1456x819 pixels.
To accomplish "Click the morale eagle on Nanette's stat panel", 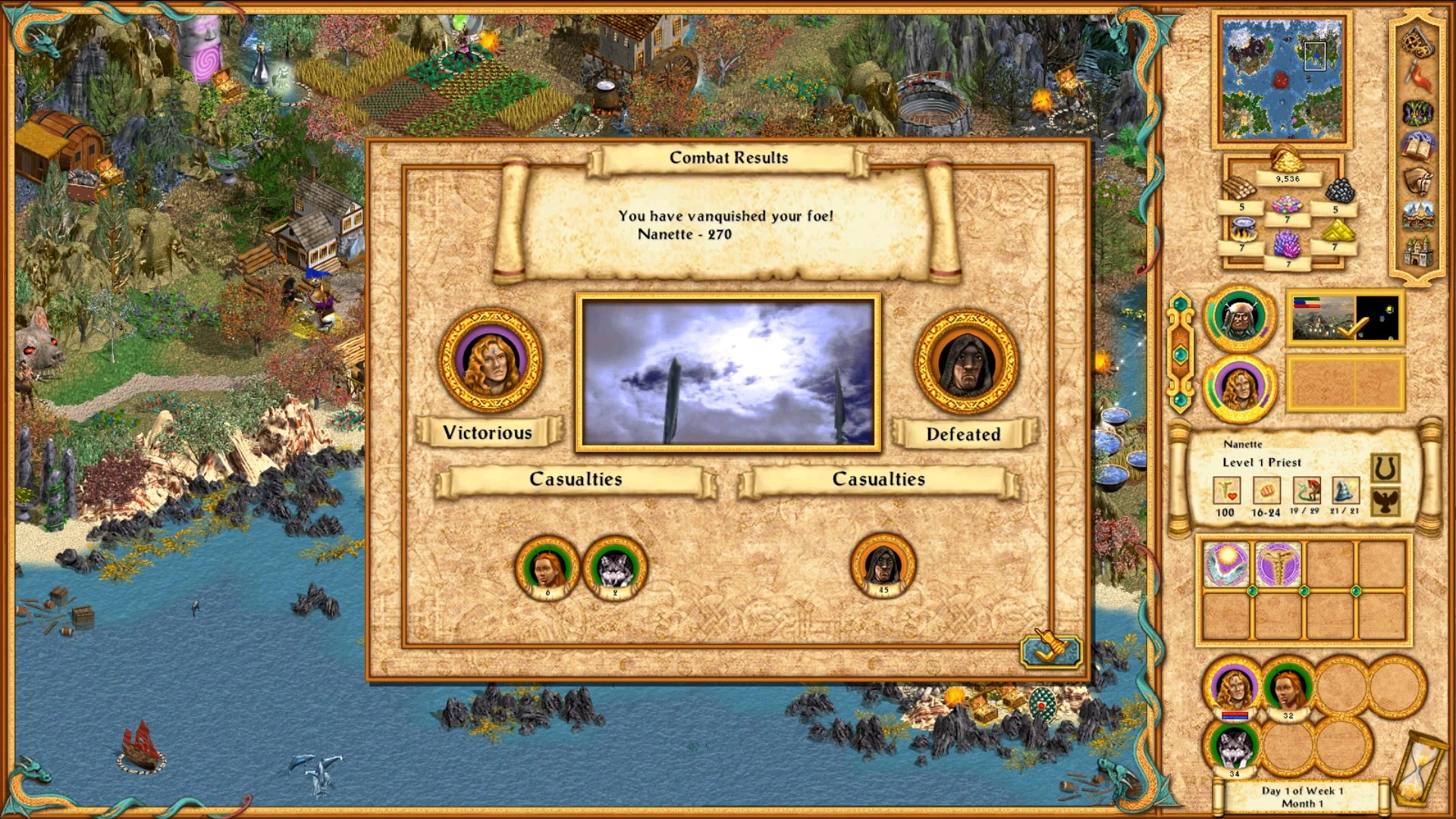I will coord(1385,503).
